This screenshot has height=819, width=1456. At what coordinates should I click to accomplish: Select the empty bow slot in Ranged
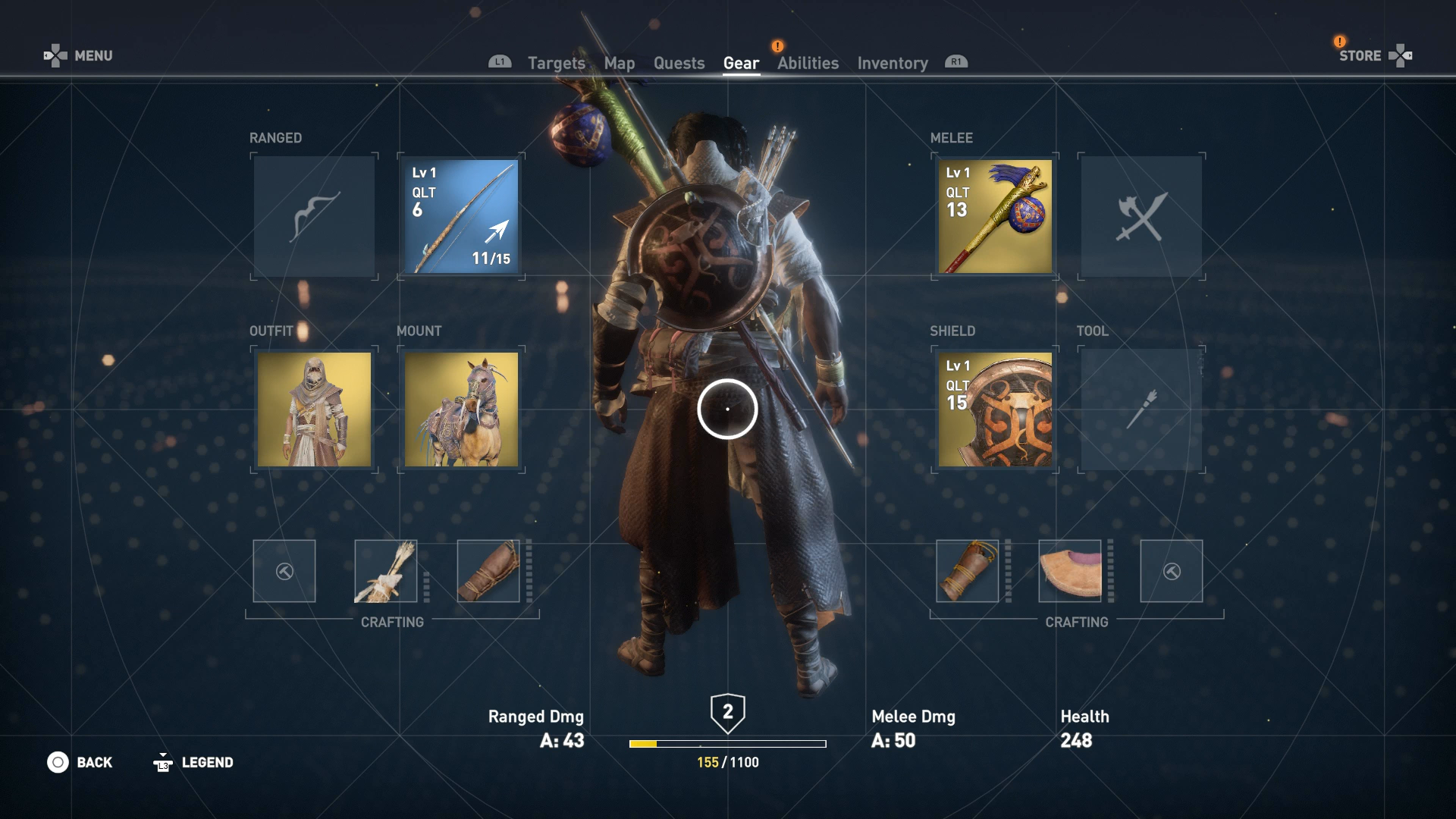312,217
